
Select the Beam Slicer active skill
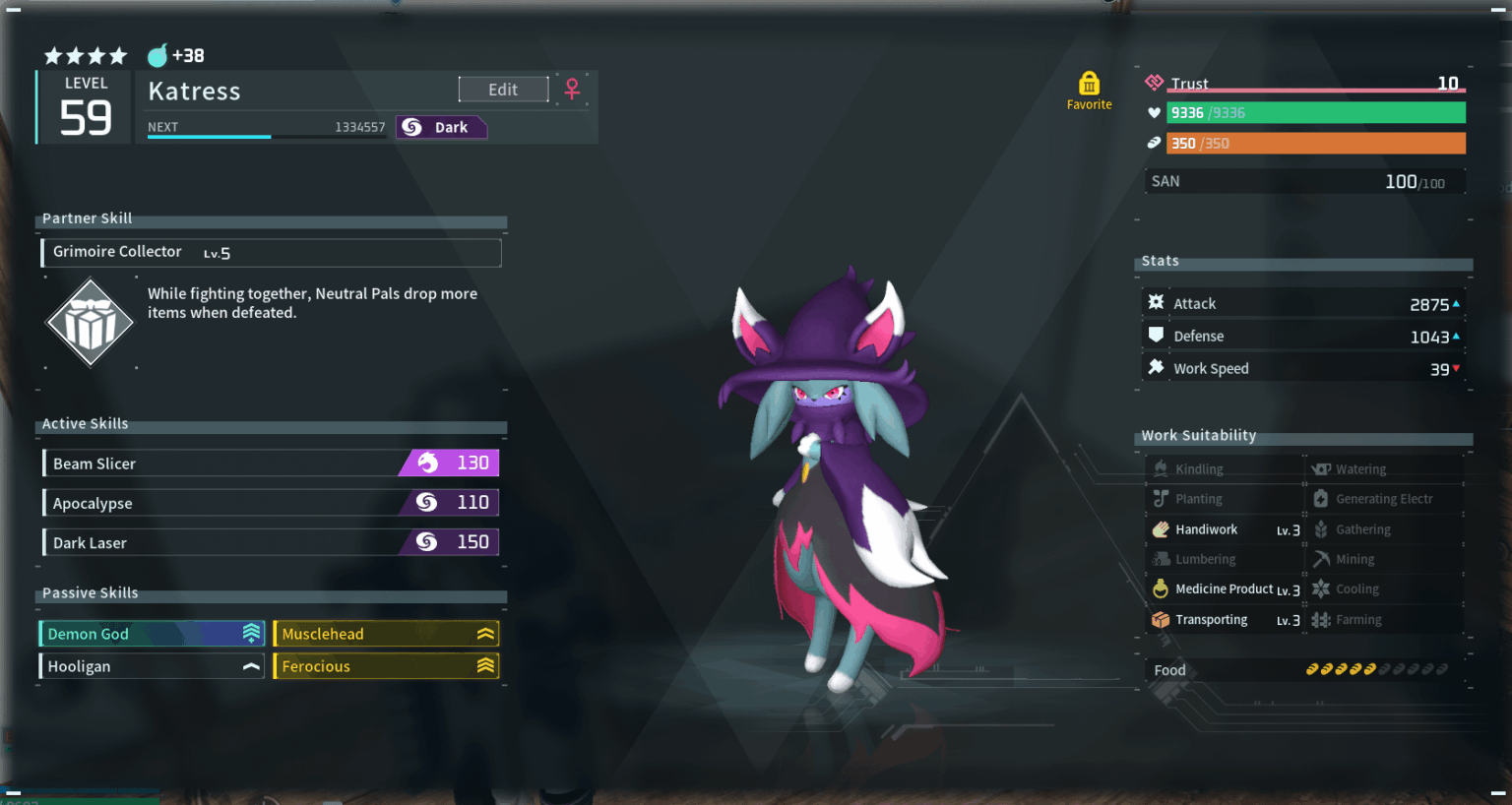click(271, 464)
